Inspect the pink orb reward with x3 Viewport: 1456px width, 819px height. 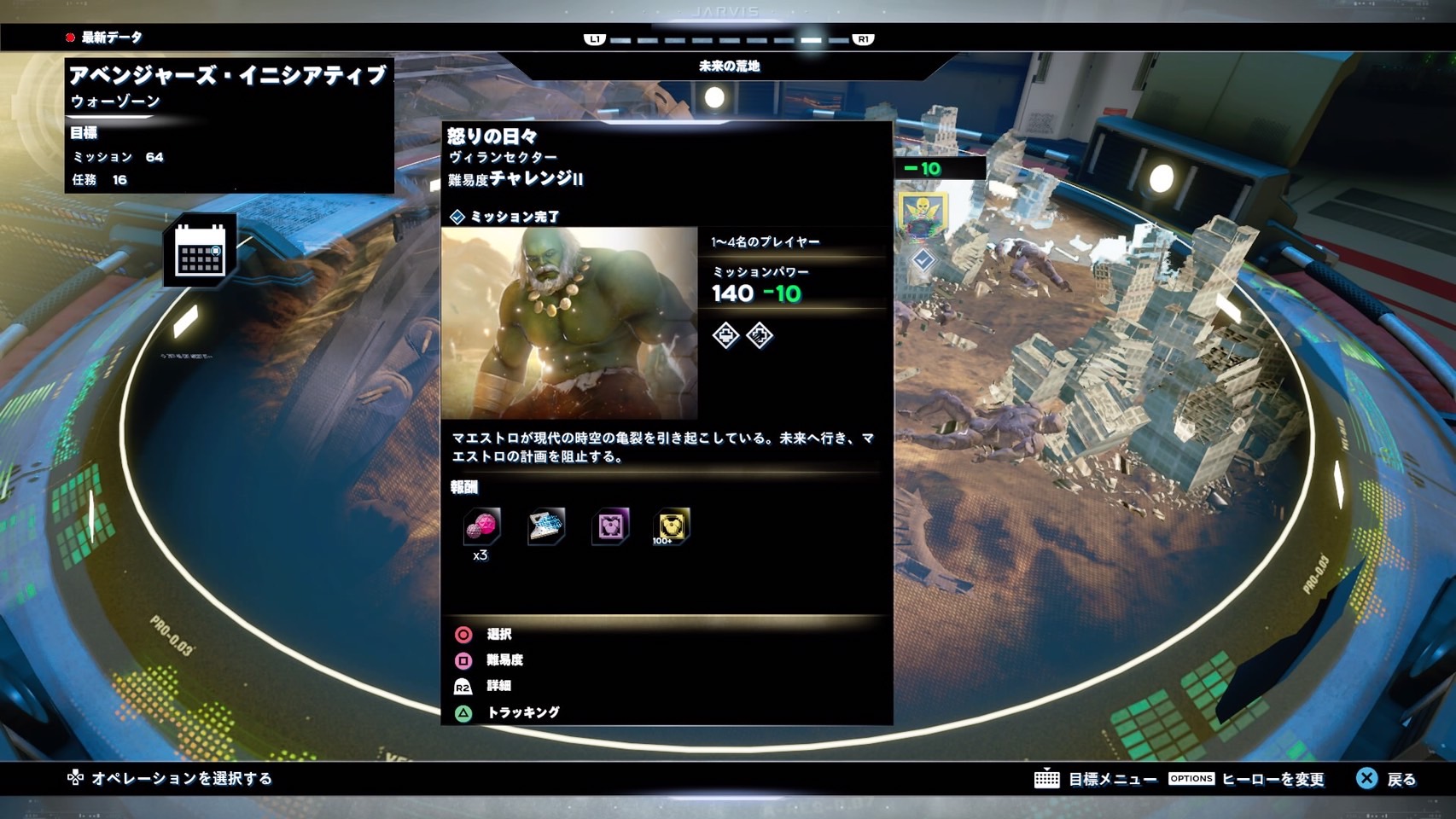480,527
